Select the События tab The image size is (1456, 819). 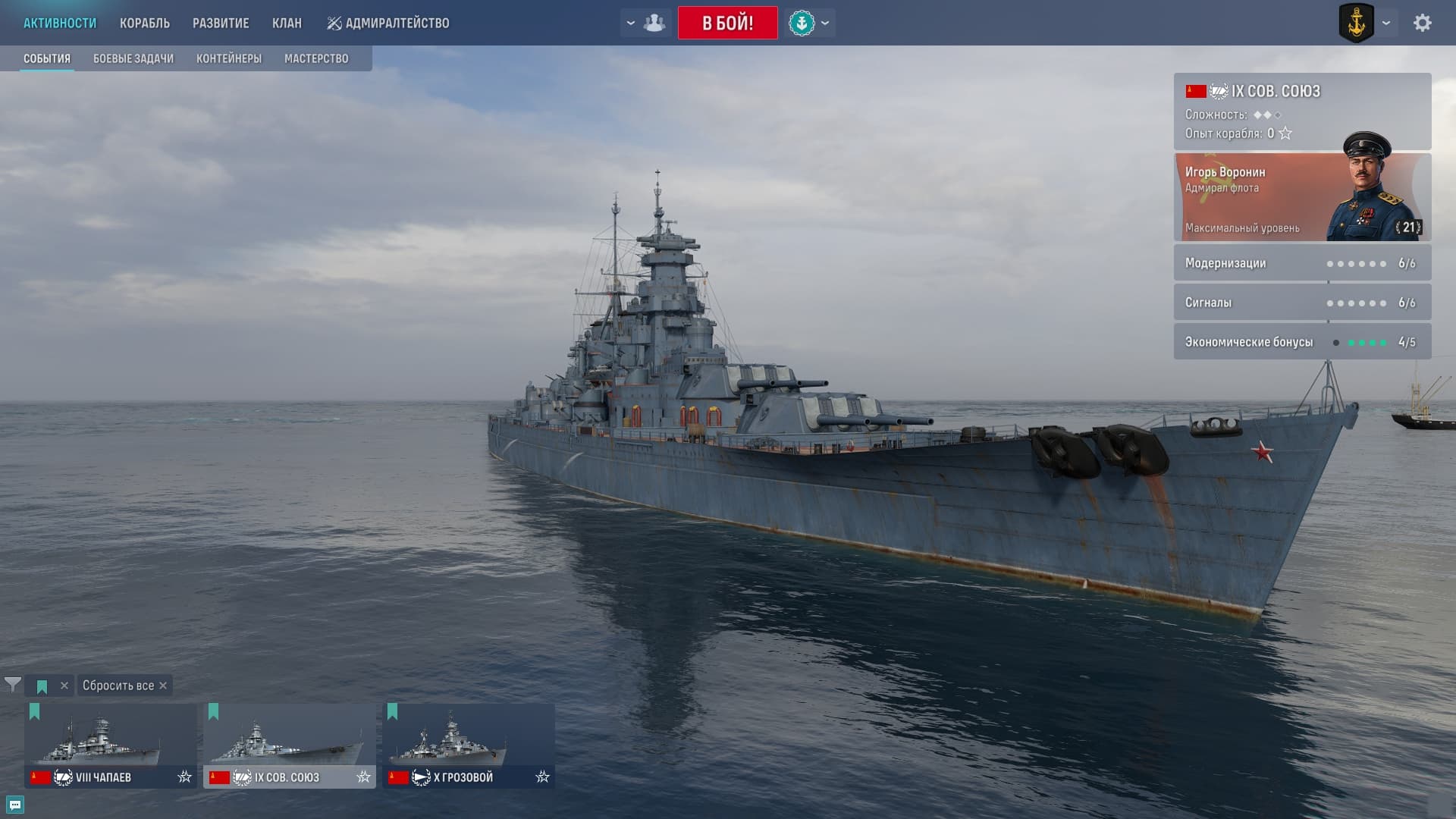pyautogui.click(x=47, y=58)
